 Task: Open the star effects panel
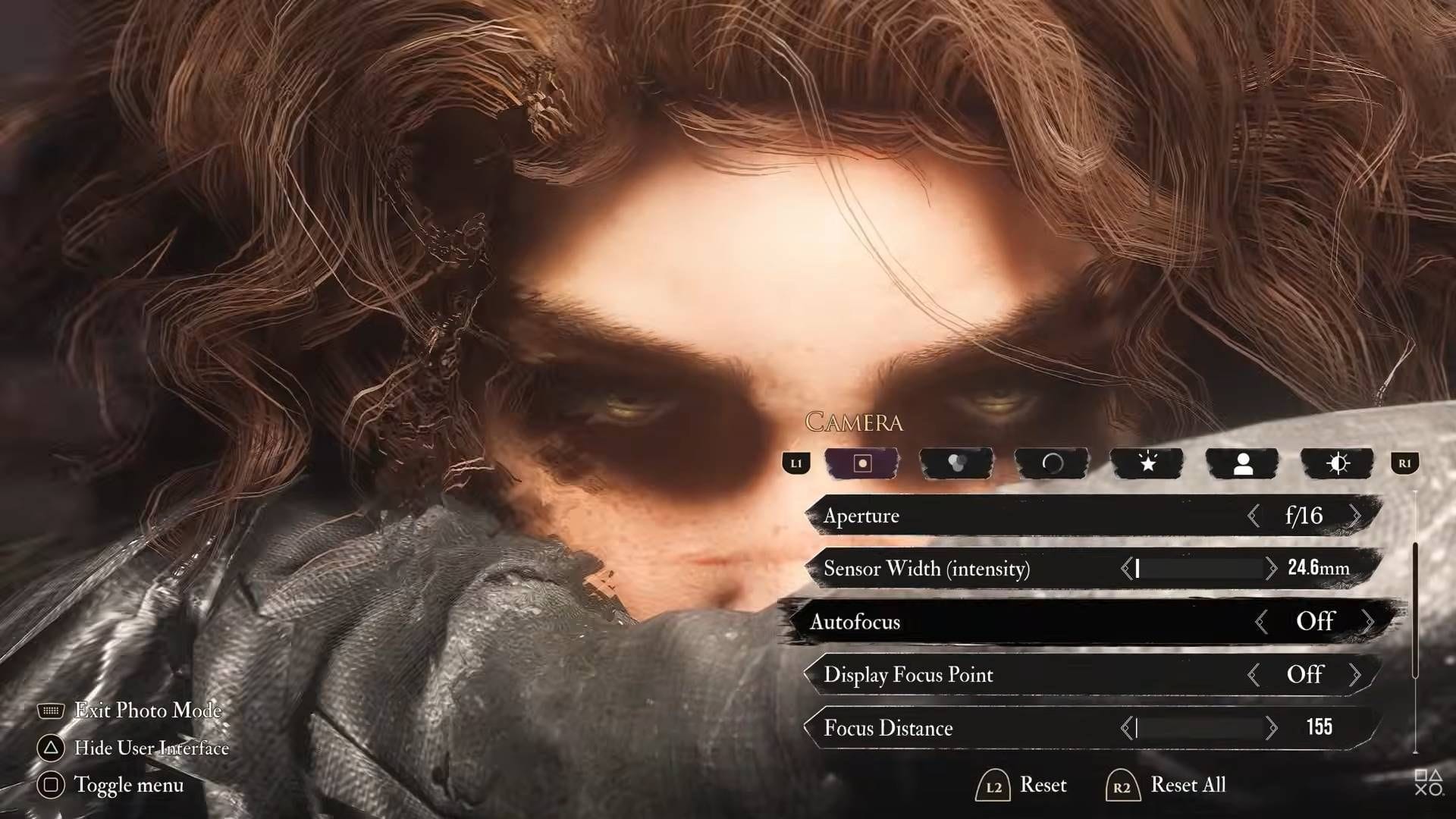click(x=1148, y=463)
